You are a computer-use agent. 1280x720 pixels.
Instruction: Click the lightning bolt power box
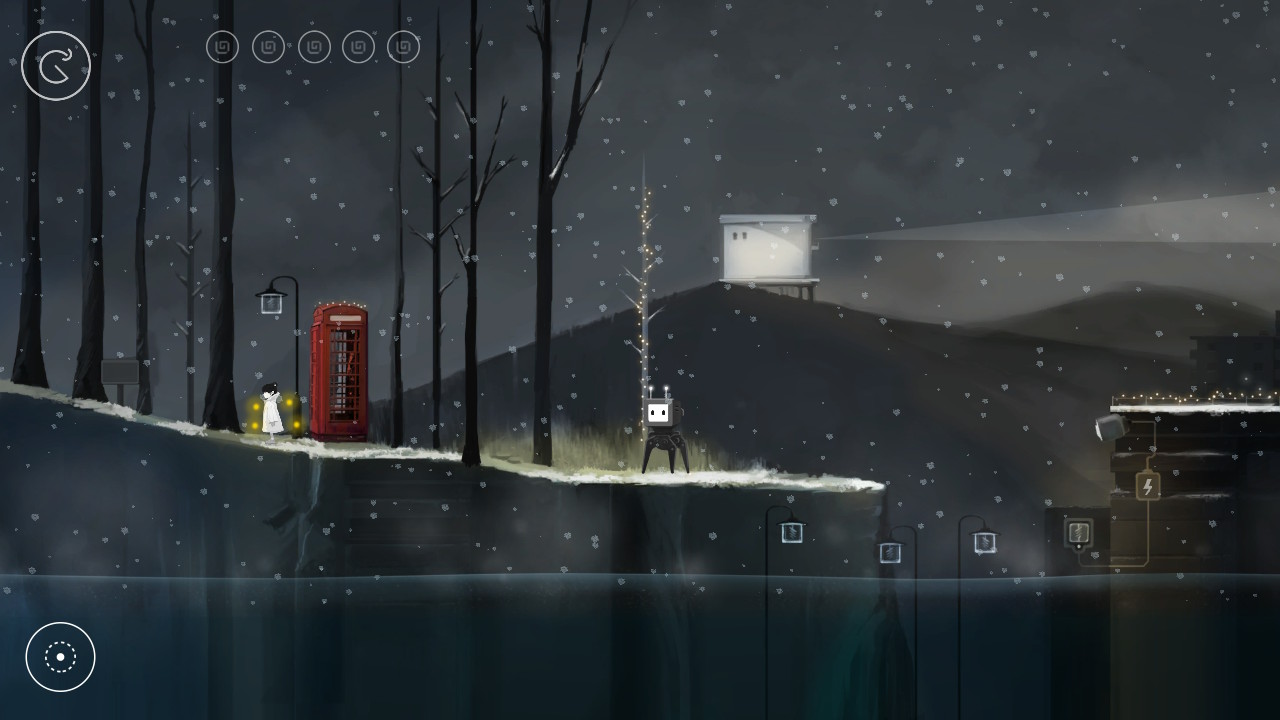tap(1148, 487)
